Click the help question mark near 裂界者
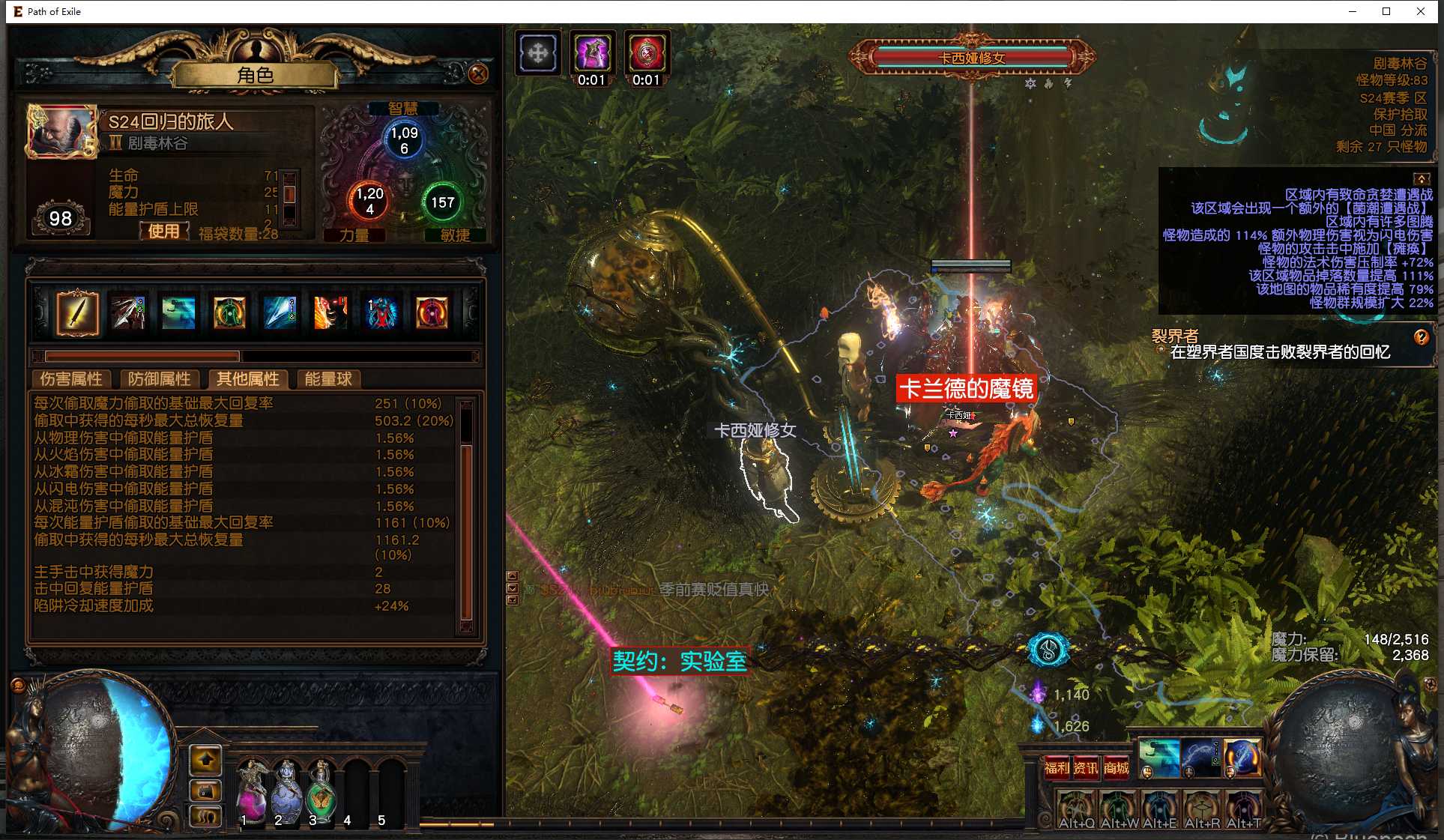This screenshot has height=840, width=1444. click(x=1421, y=337)
